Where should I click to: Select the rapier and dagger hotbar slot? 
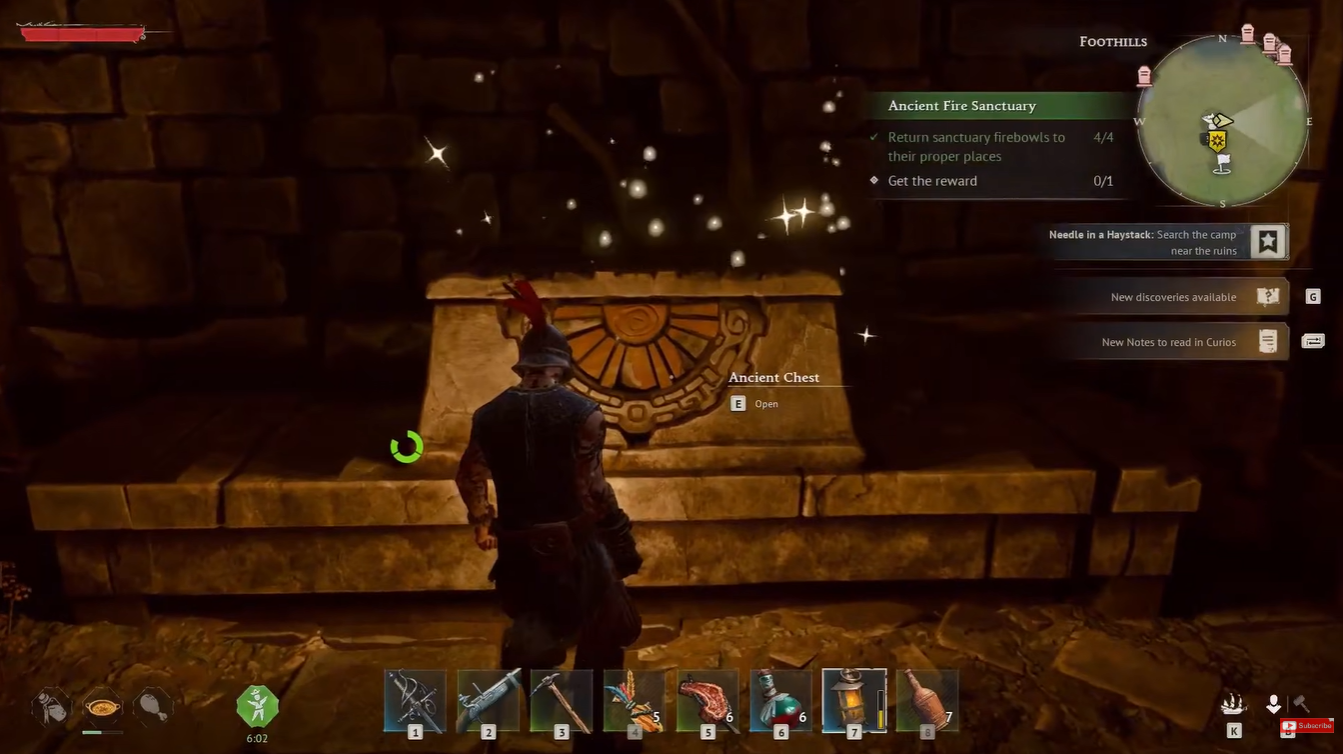(x=415, y=701)
